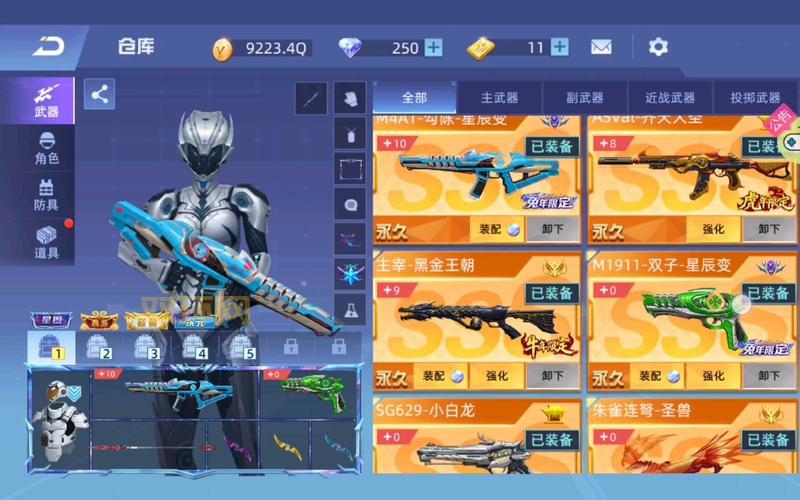800x500 pixels.
Task: Open the mail envelope icon
Action: point(601,47)
